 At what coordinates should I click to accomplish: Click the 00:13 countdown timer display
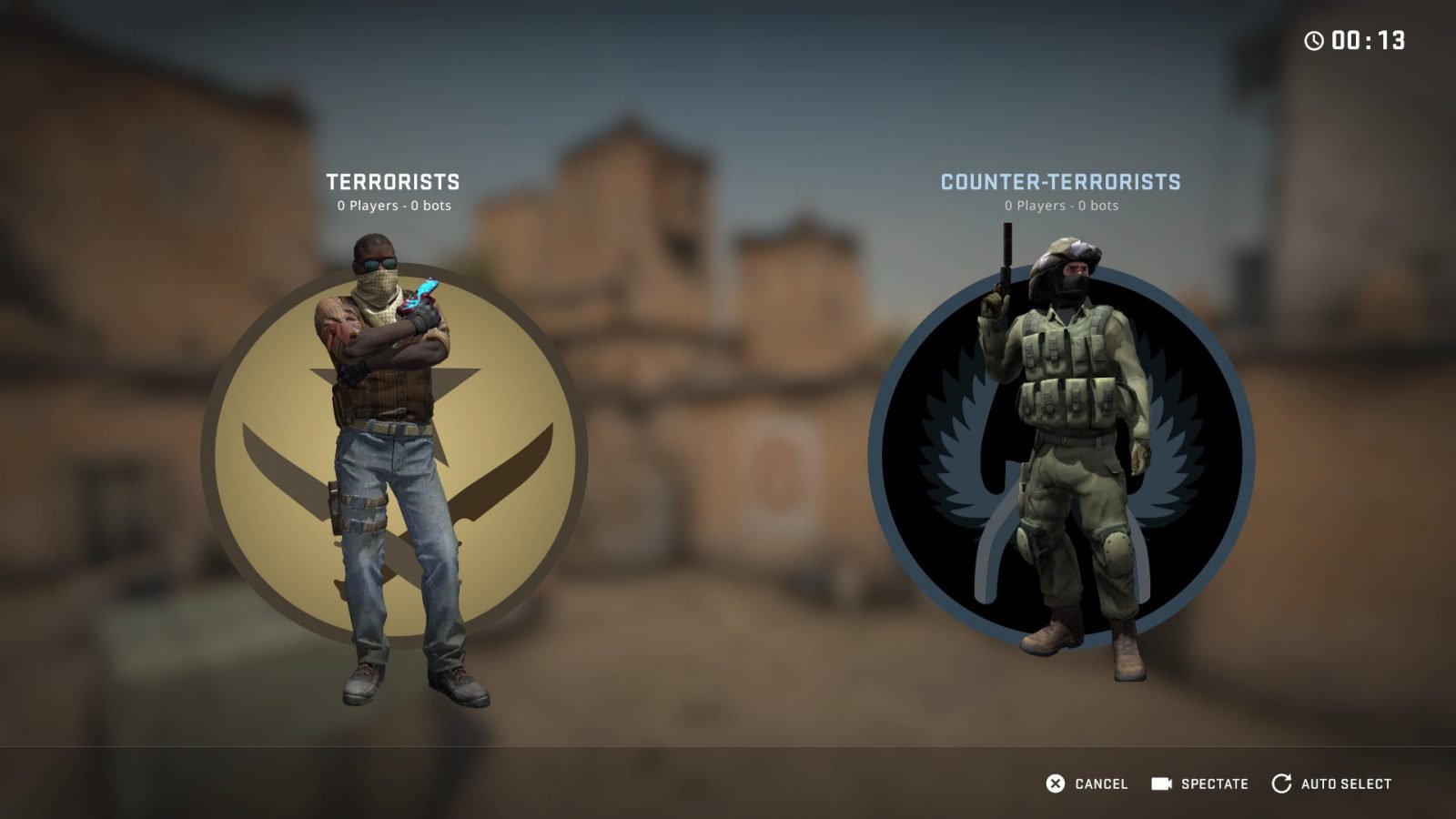(1368, 38)
